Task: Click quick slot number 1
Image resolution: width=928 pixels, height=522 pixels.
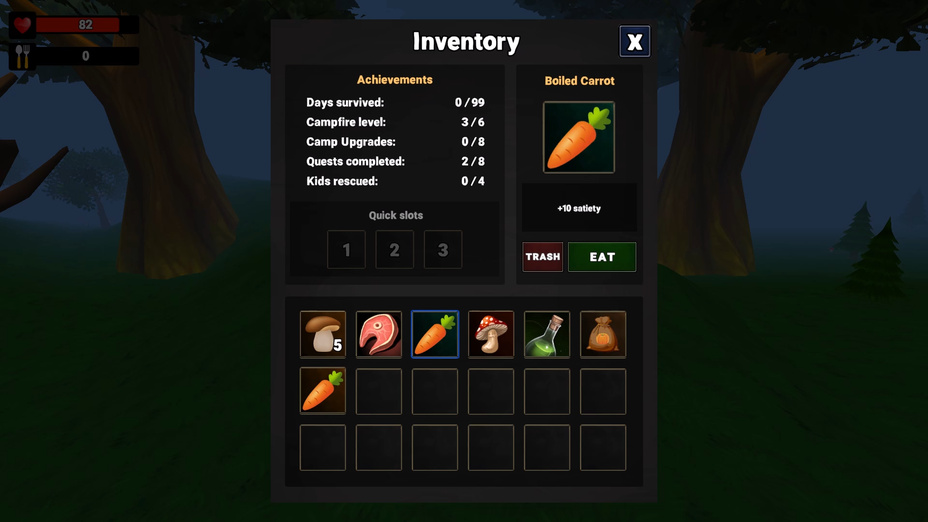Action: tap(346, 250)
